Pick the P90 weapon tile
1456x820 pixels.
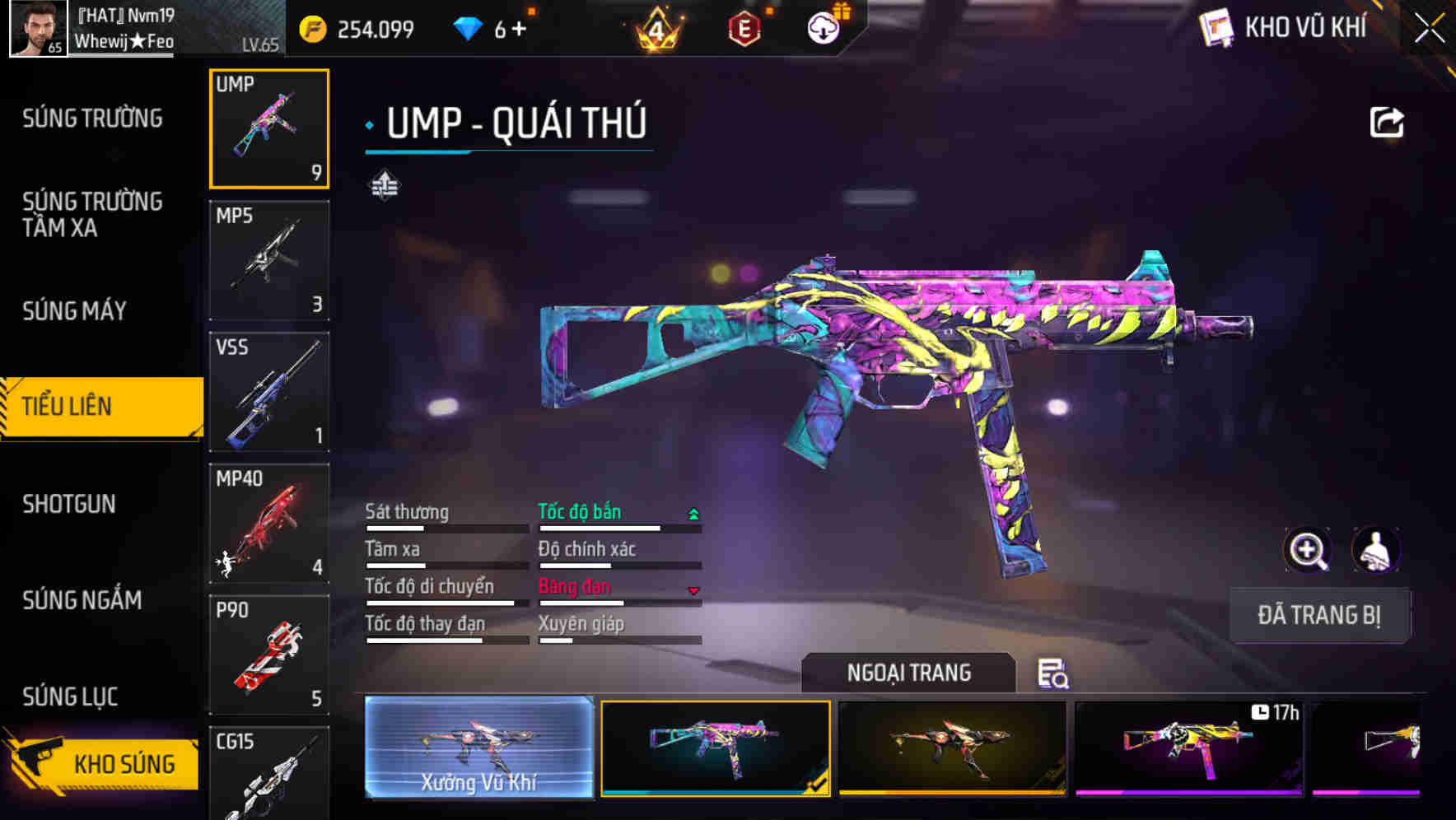269,655
